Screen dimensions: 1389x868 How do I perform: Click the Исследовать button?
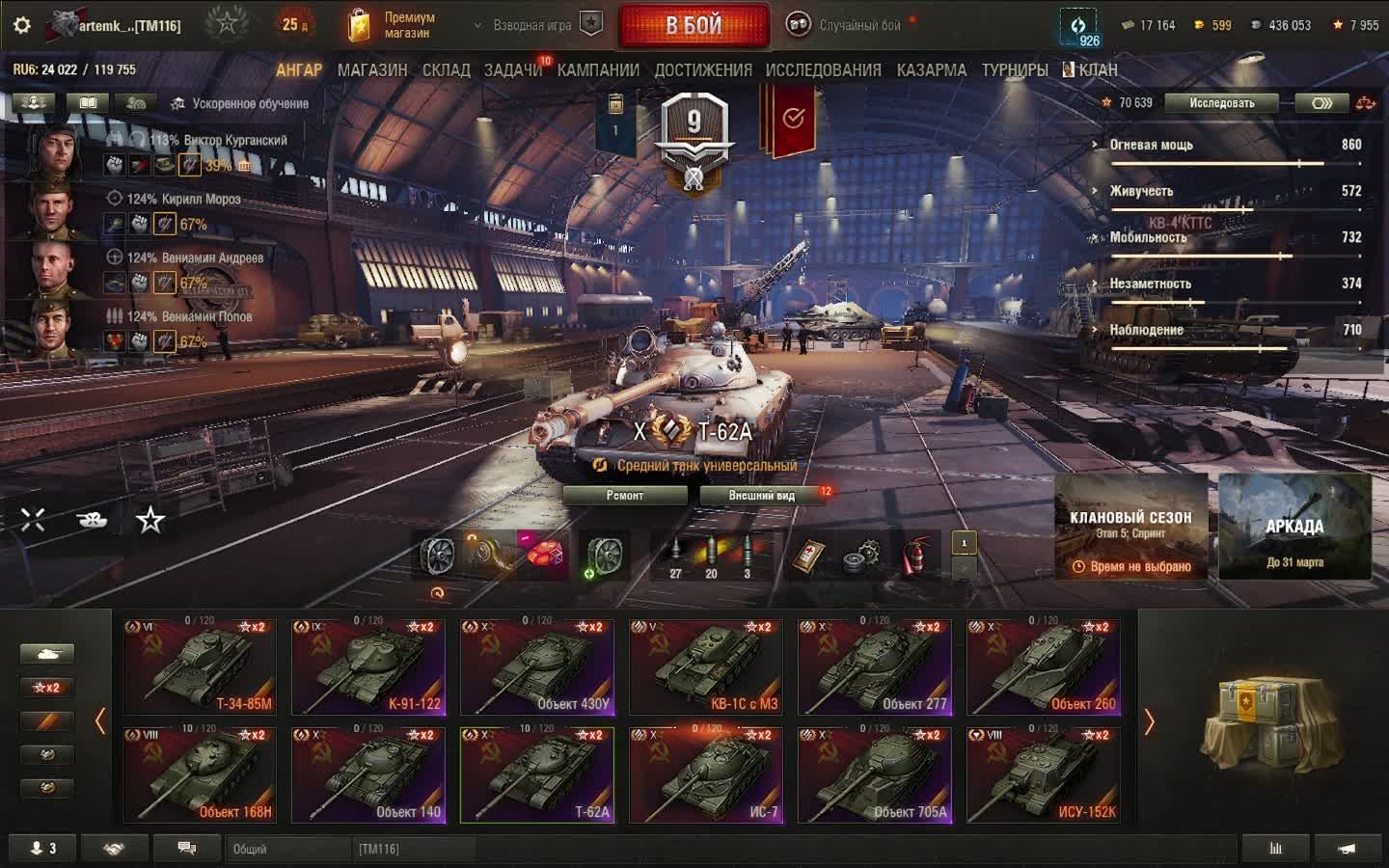click(x=1221, y=103)
